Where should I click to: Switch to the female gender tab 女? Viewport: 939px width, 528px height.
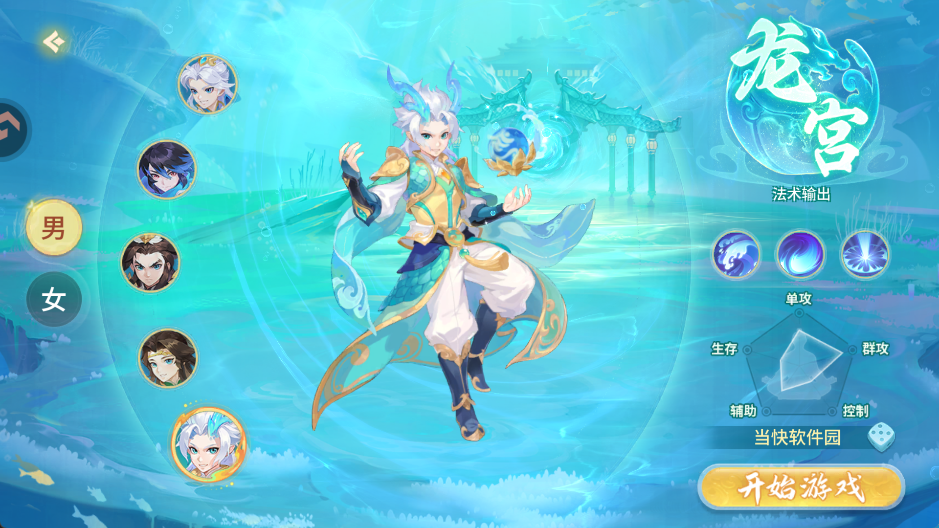[x=53, y=300]
